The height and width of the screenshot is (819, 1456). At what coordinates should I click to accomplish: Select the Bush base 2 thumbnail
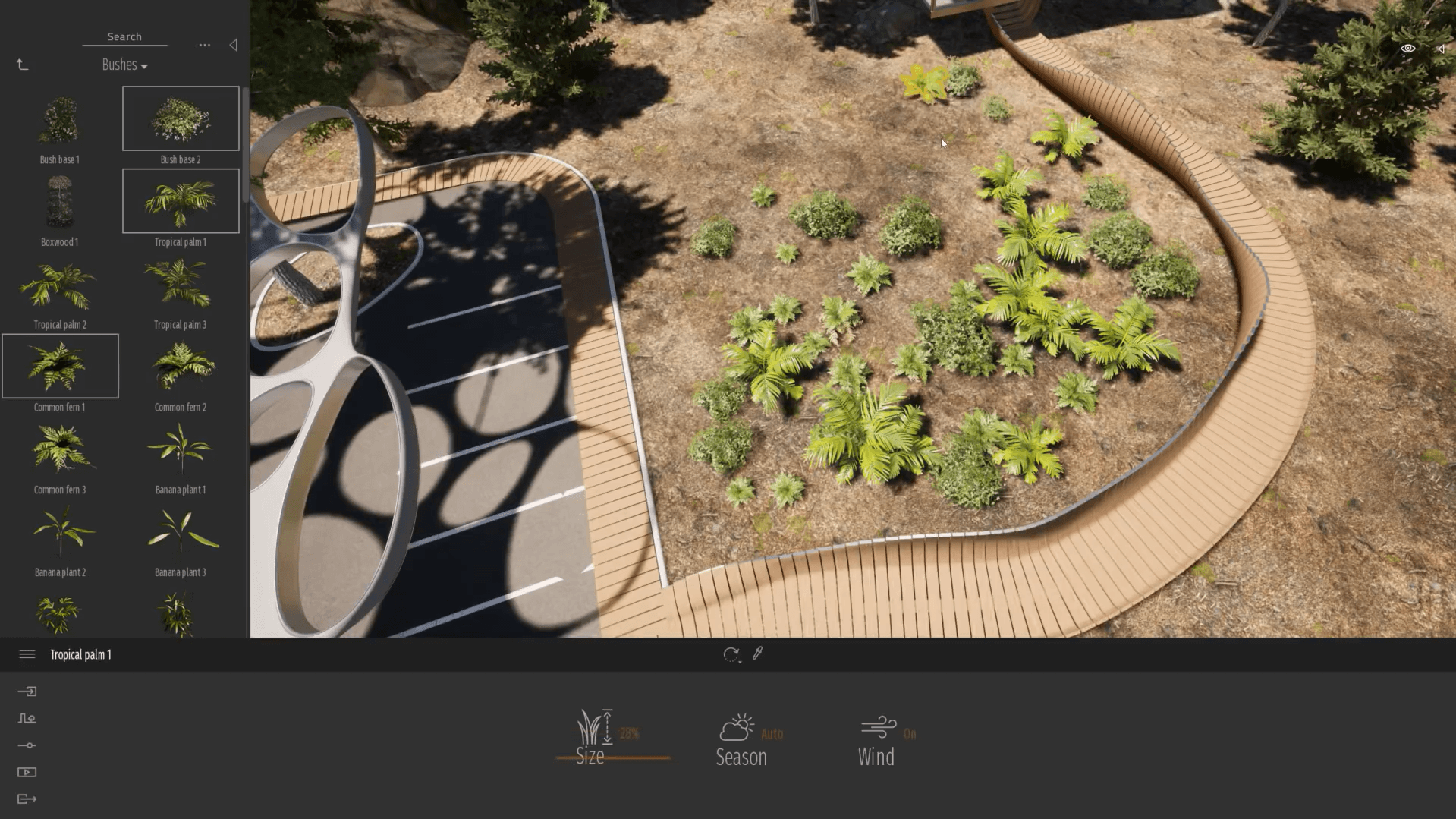coord(181,119)
